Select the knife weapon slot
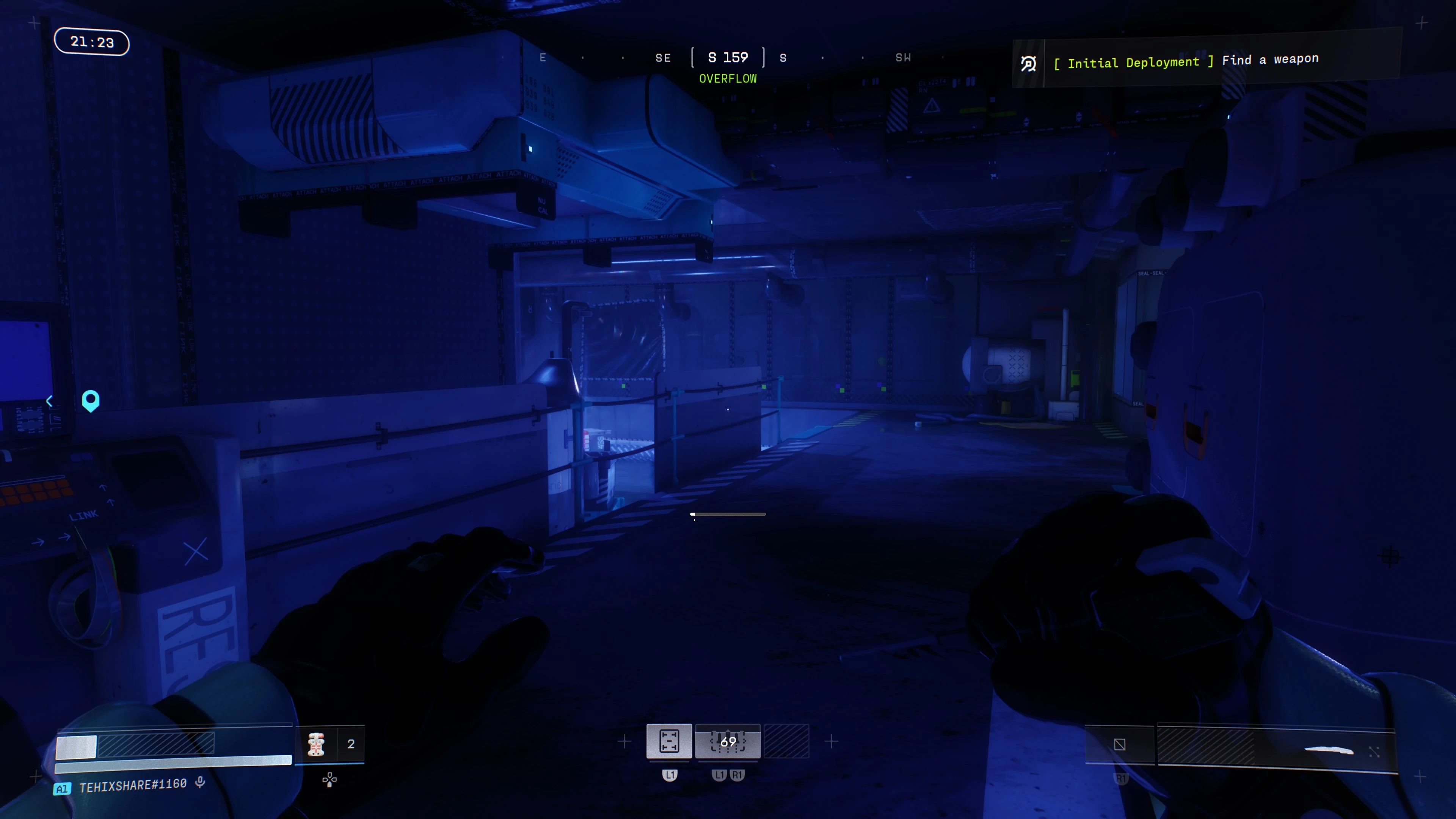This screenshot has height=819, width=1456. click(x=1328, y=750)
